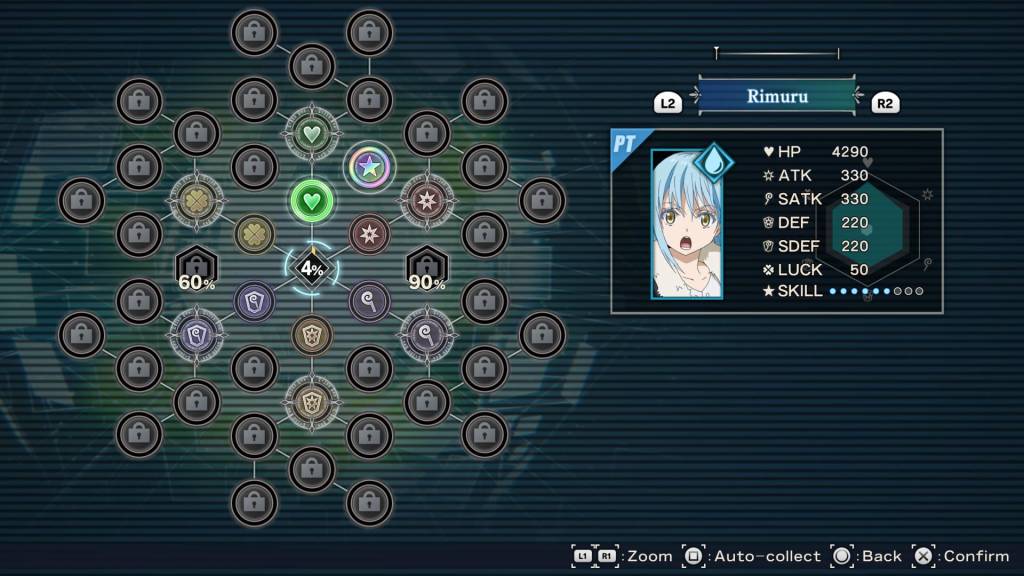This screenshot has height=576, width=1024.
Task: Select the ornate-framed purple staff node
Action: point(427,334)
